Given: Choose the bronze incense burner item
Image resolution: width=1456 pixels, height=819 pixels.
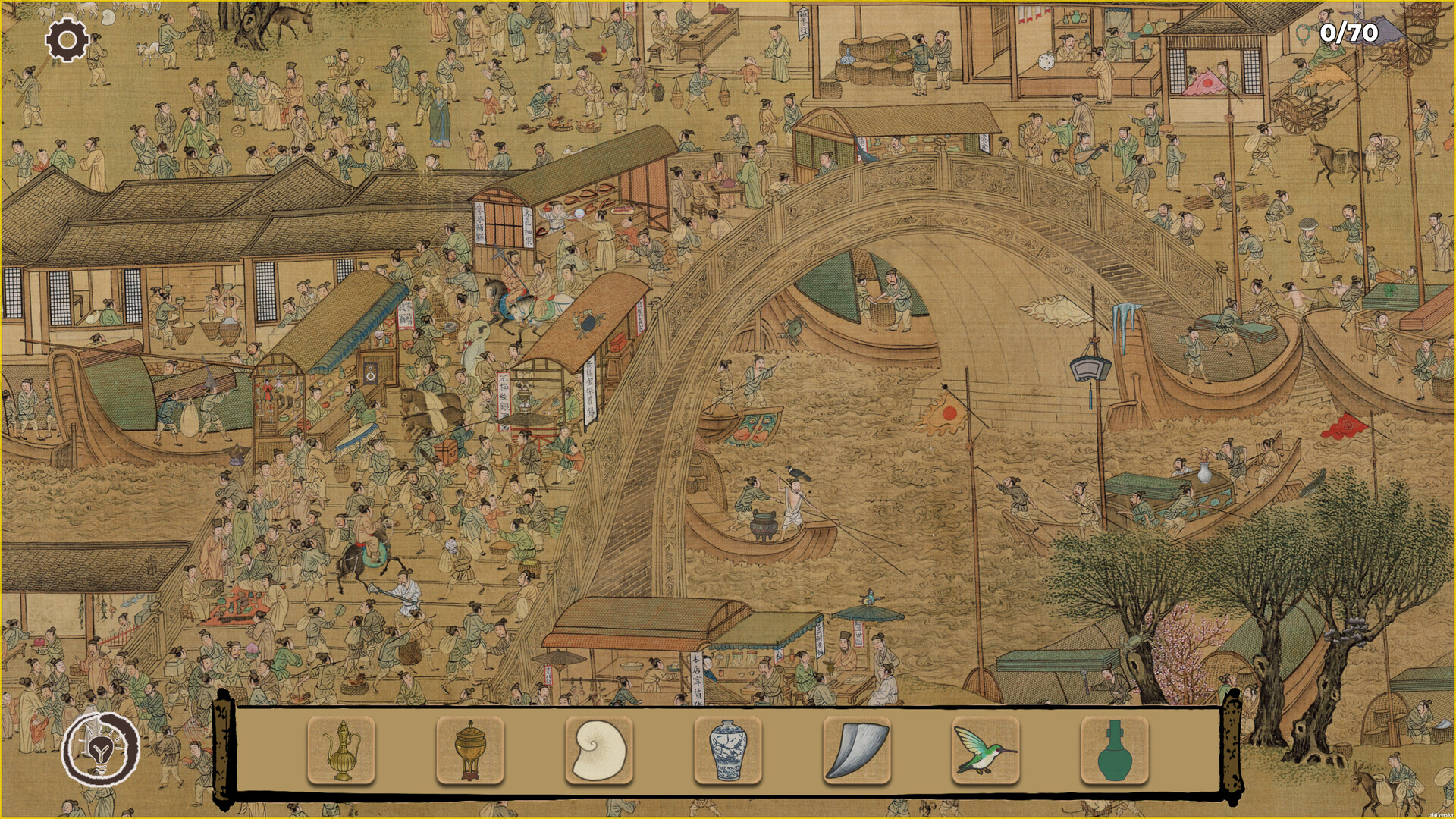Looking at the screenshot, I should (470, 750).
